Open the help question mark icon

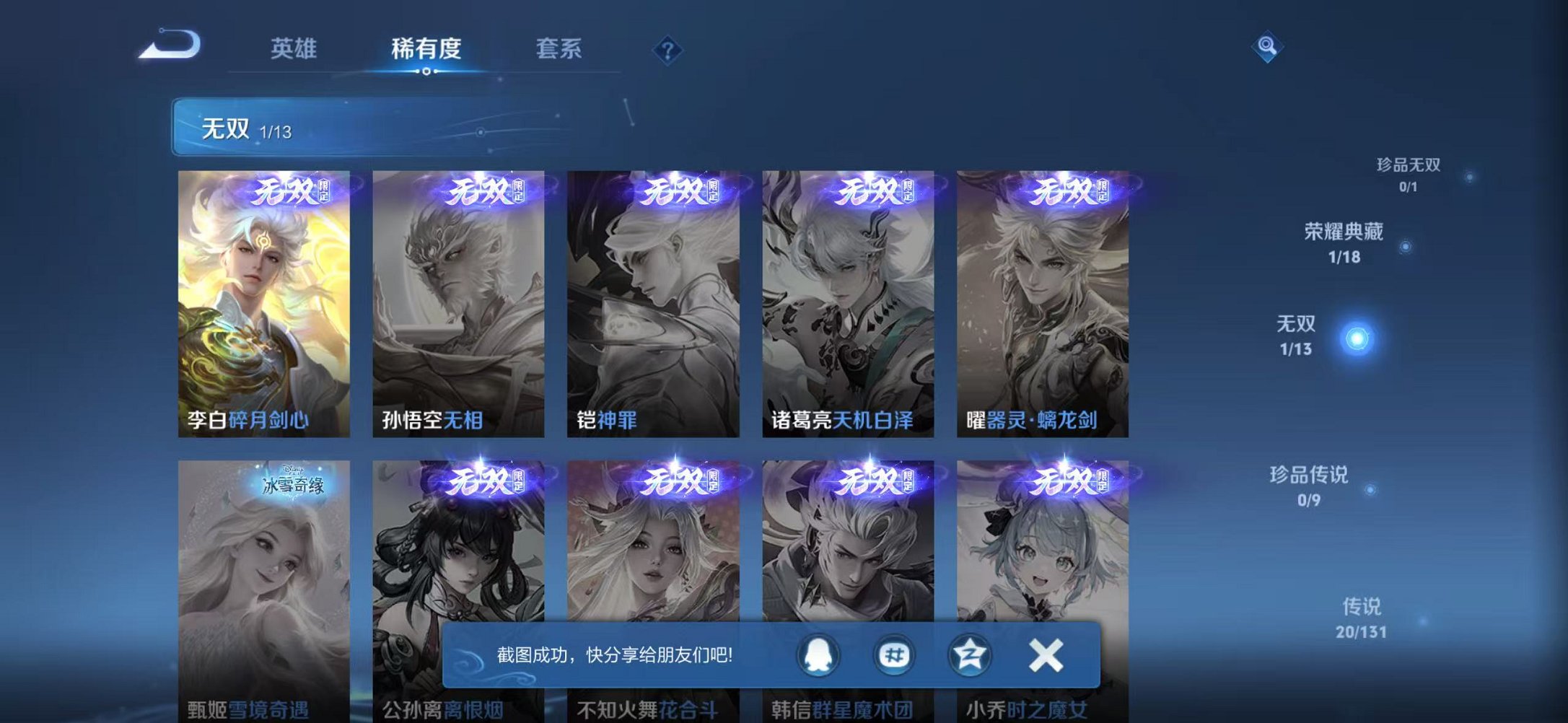[x=670, y=49]
